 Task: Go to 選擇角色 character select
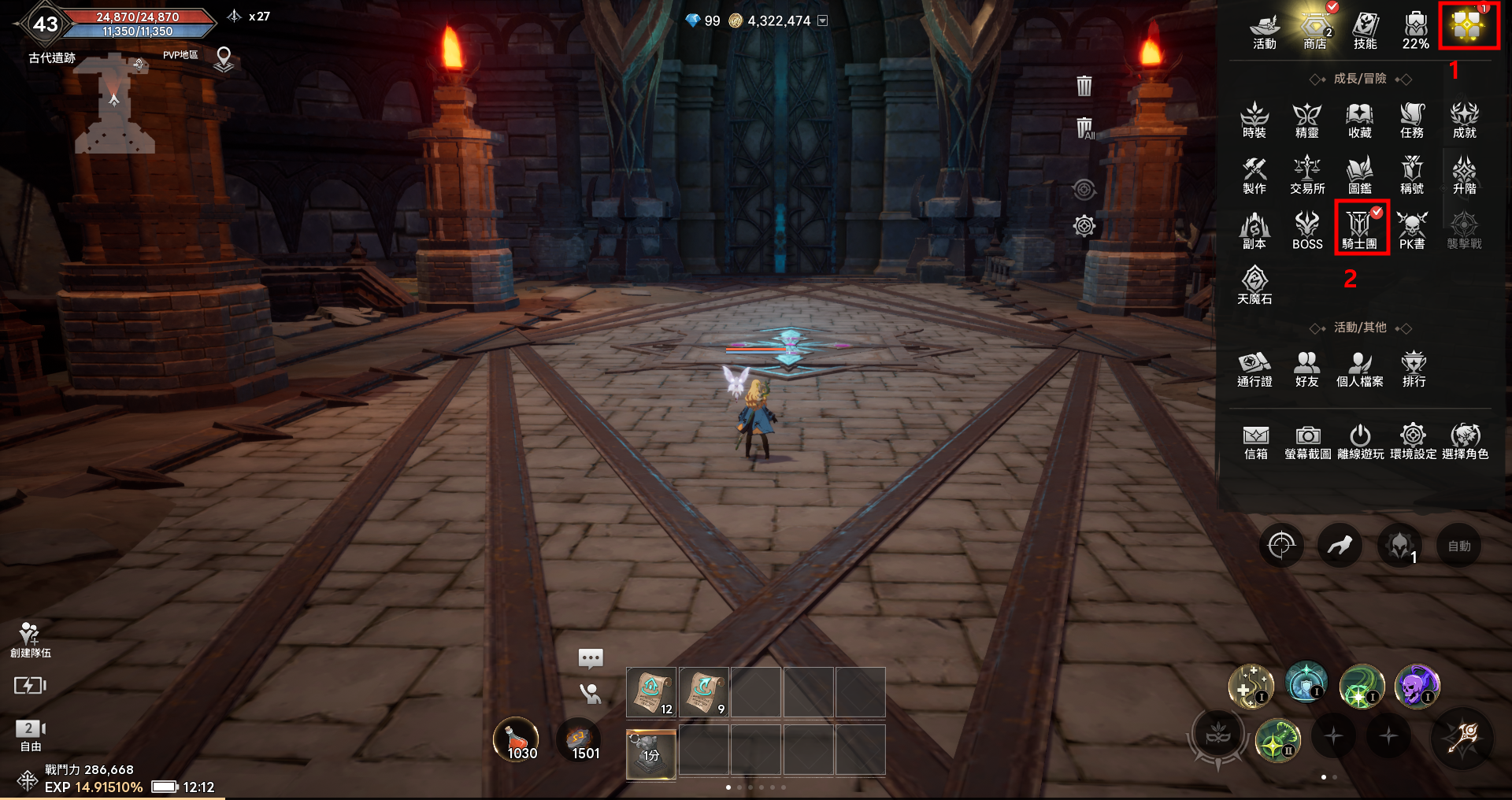[1465, 441]
